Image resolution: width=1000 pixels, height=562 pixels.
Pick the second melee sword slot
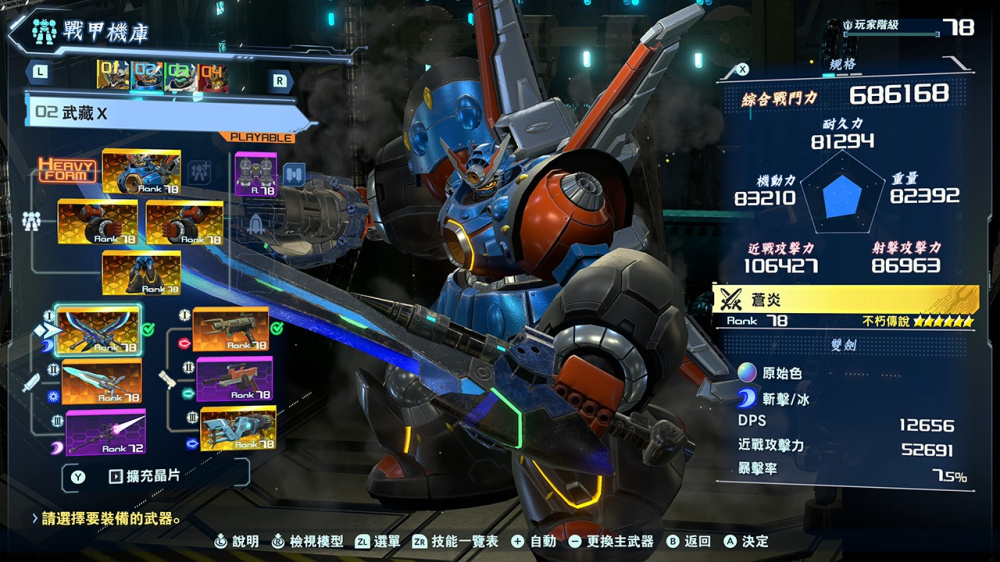point(102,382)
